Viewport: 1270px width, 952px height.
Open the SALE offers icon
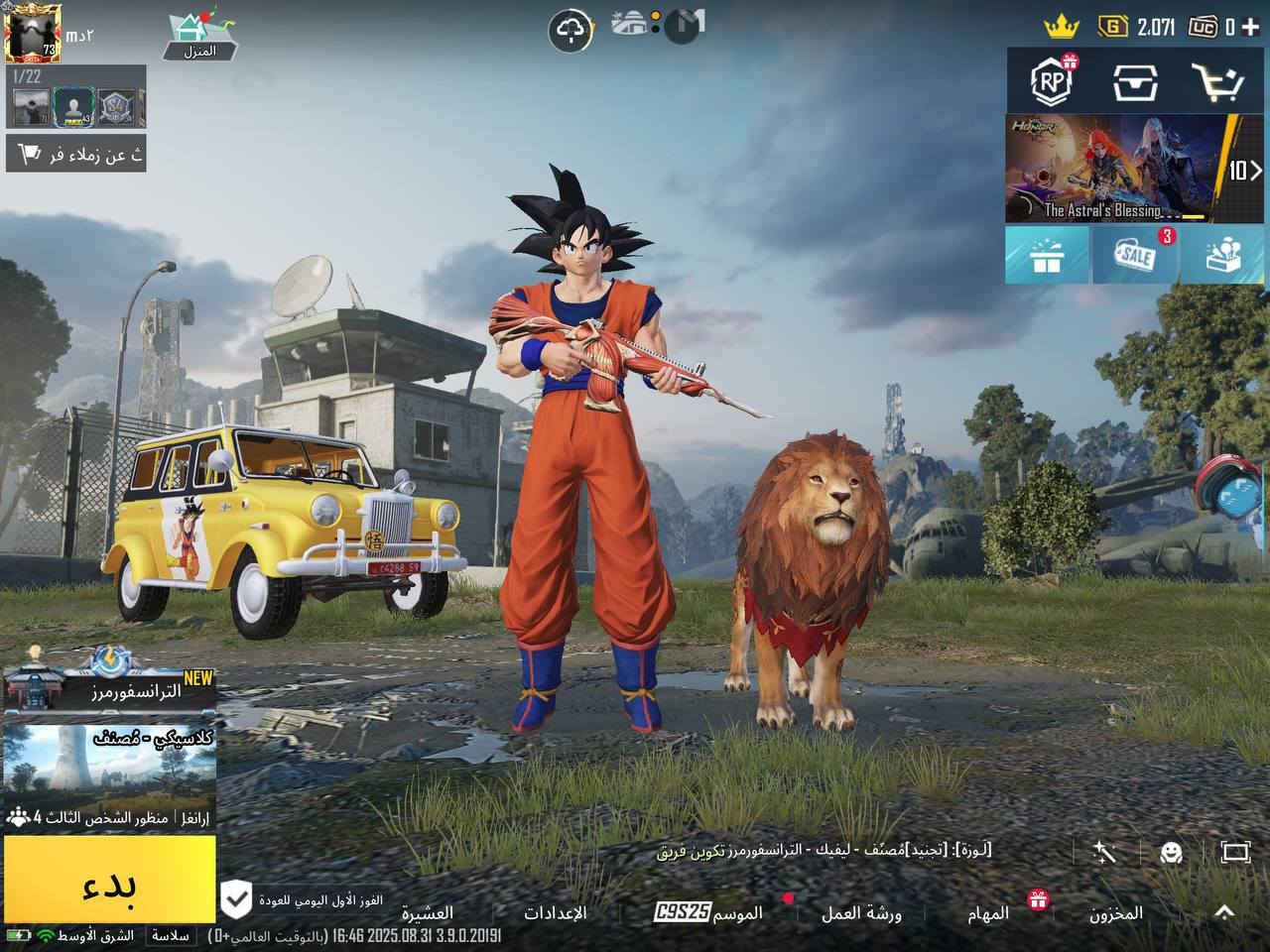[x=1133, y=256]
